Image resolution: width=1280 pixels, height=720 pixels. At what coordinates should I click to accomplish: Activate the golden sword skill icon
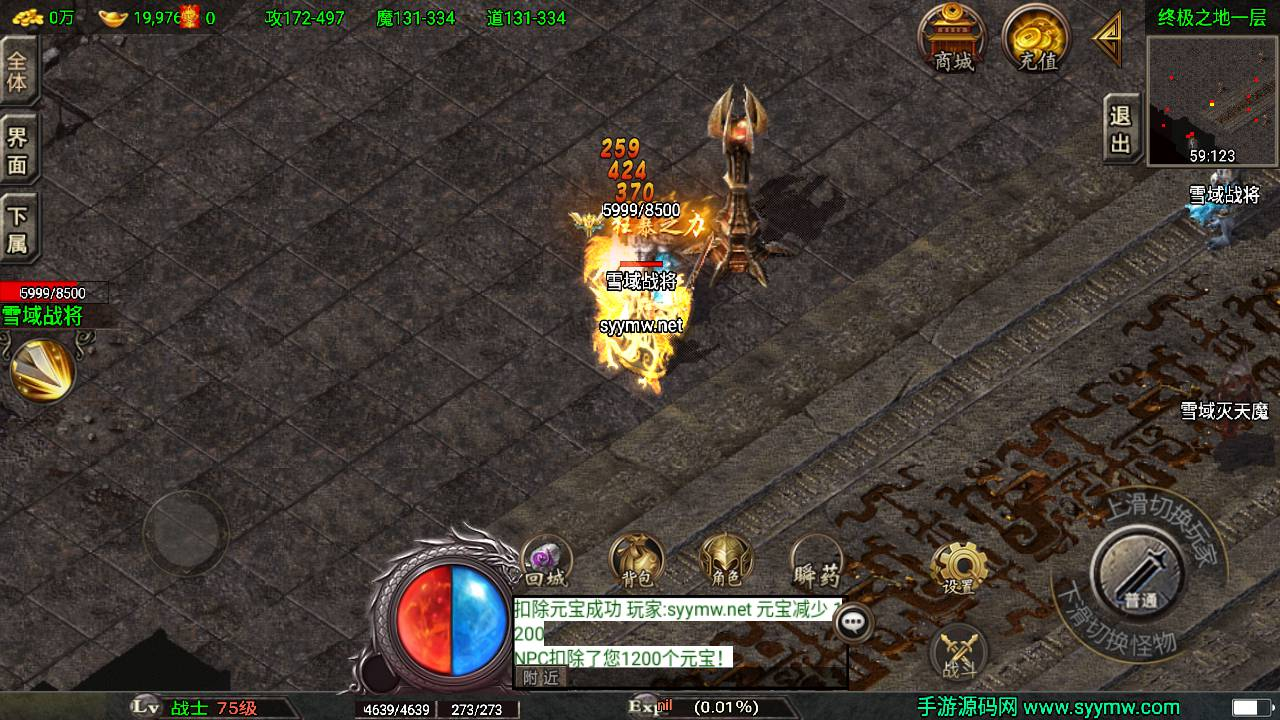point(42,370)
